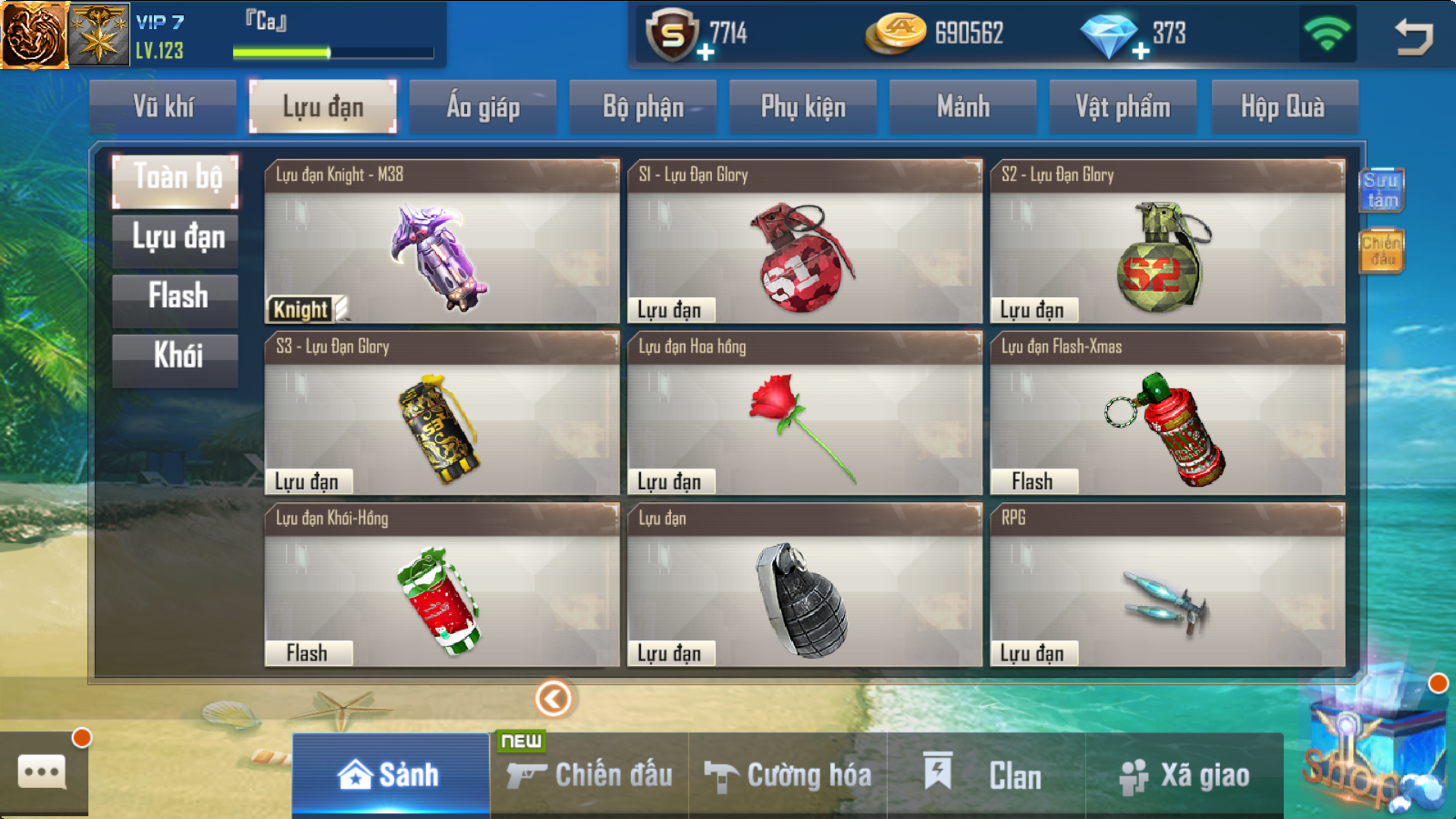Open the chat bubble button
Viewport: 1456px width, 819px height.
[42, 772]
